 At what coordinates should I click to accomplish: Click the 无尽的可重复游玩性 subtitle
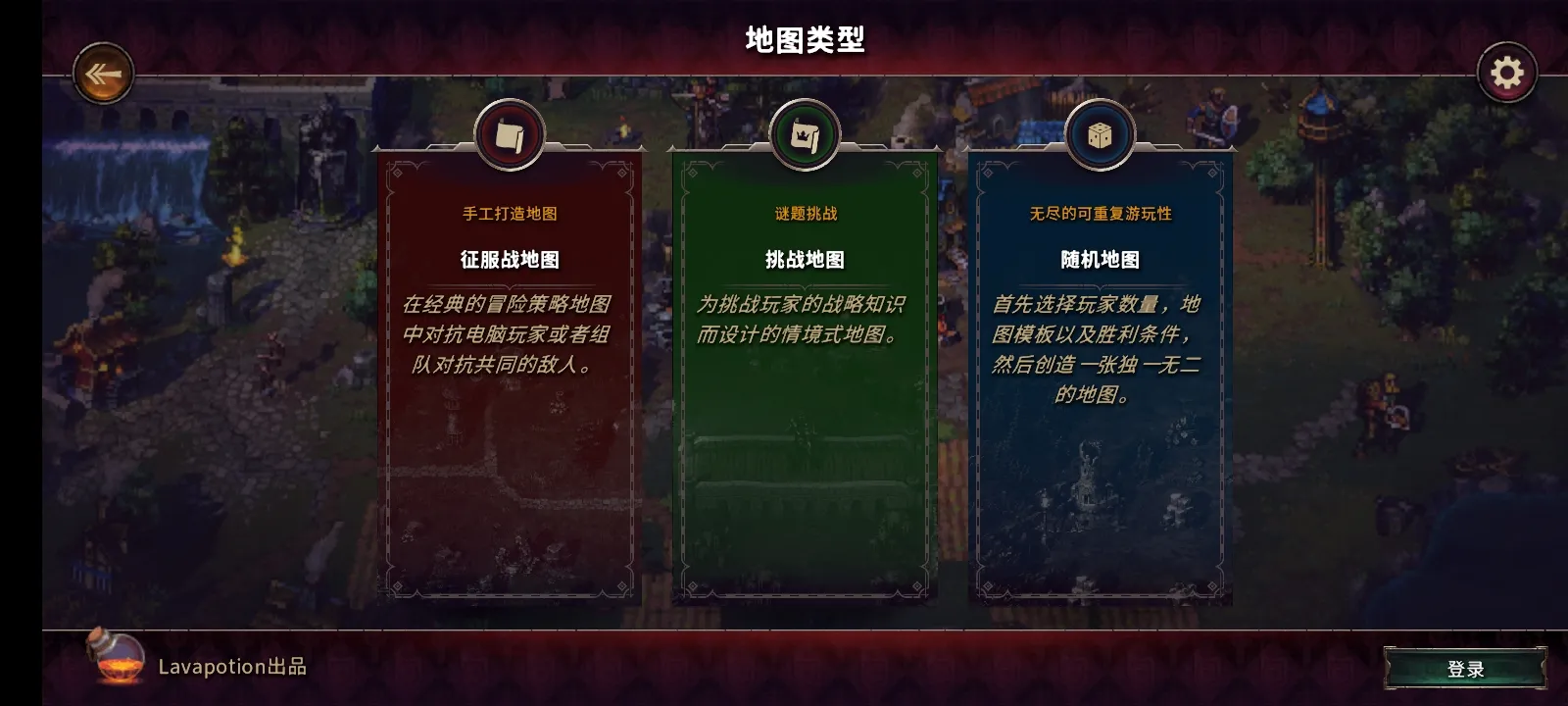pyautogui.click(x=1102, y=213)
